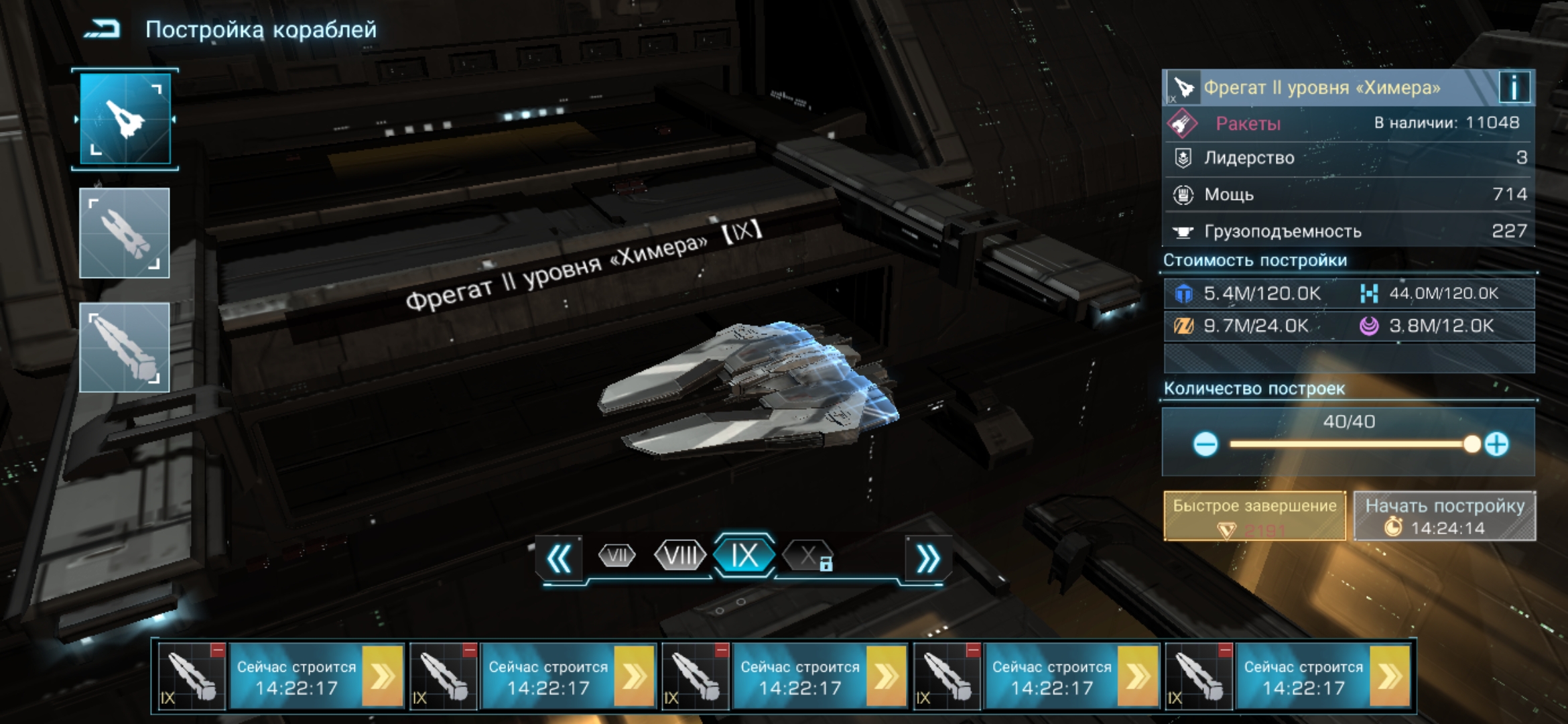Decrease build quantity with minus button
This screenshot has width=1568, height=724.
[1205, 444]
